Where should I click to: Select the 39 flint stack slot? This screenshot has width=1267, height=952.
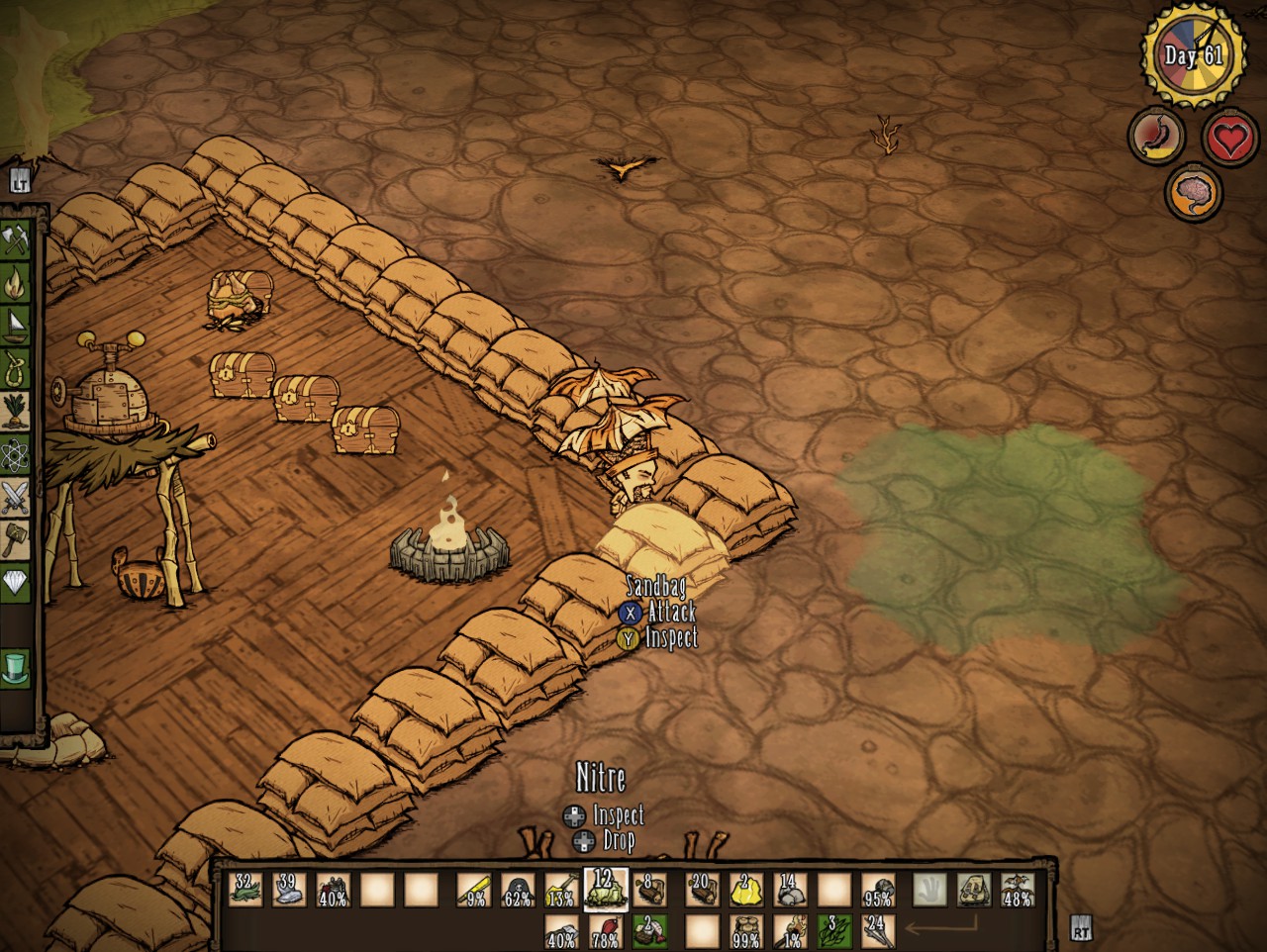click(288, 890)
